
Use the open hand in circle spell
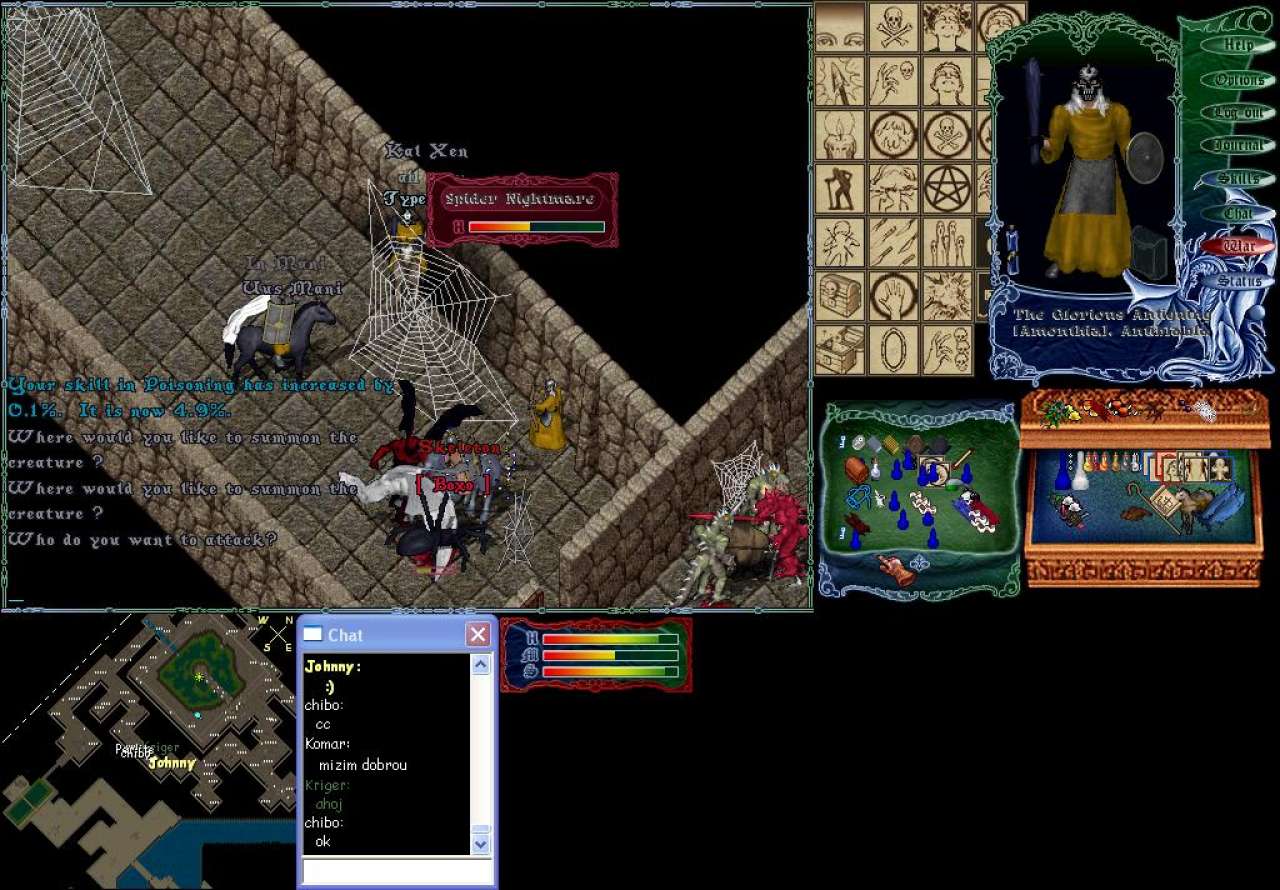tap(893, 296)
